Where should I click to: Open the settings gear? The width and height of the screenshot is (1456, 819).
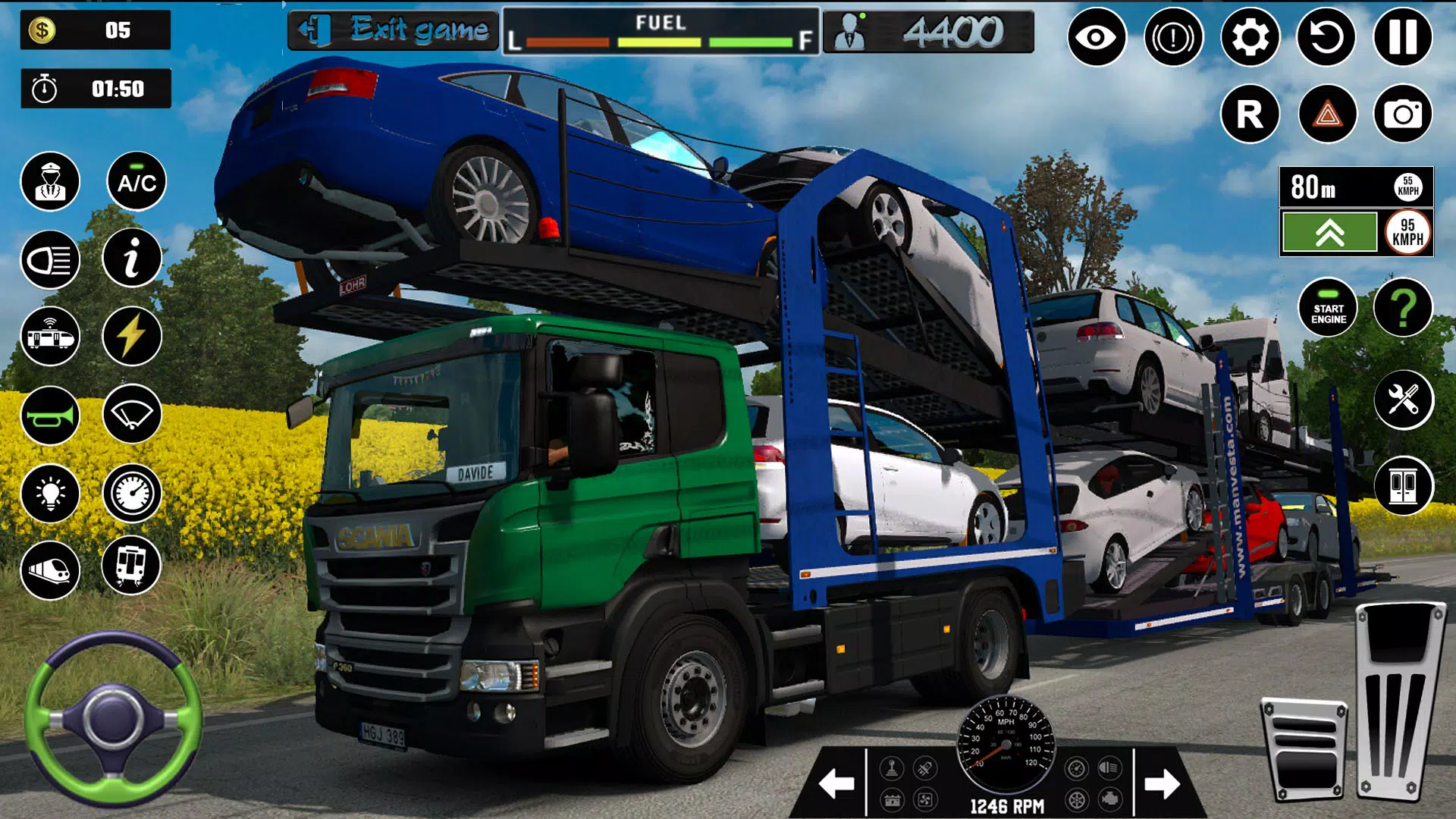[1250, 37]
